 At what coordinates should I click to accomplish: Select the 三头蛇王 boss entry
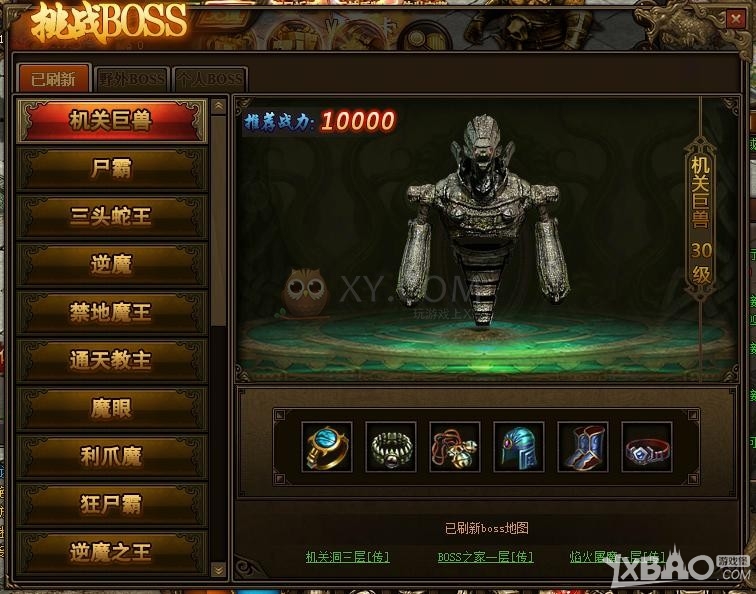(111, 217)
